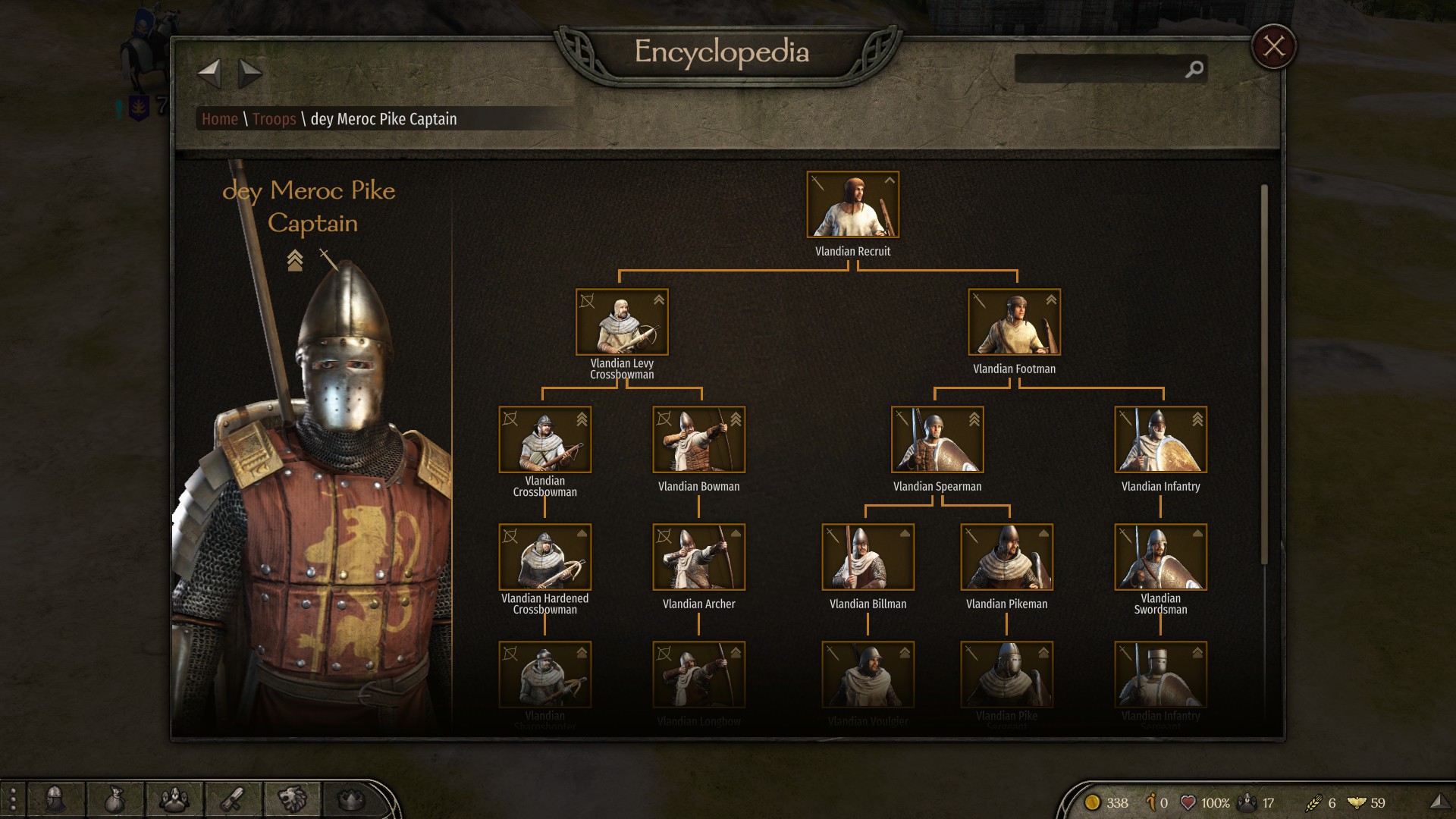View the Vlandian Archer entry
The height and width of the screenshot is (819, 1456).
click(x=698, y=557)
